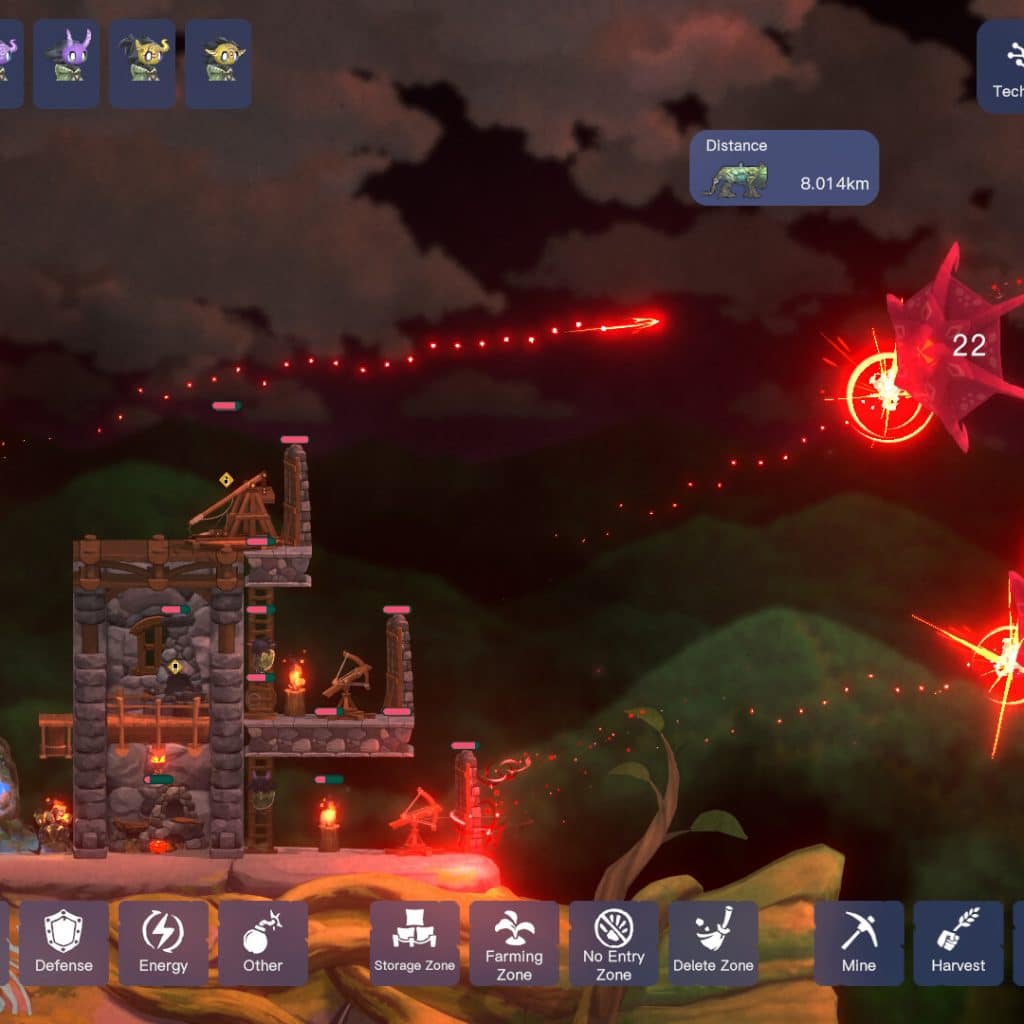
Task: Pick the Delete Zone tool
Action: (714, 943)
